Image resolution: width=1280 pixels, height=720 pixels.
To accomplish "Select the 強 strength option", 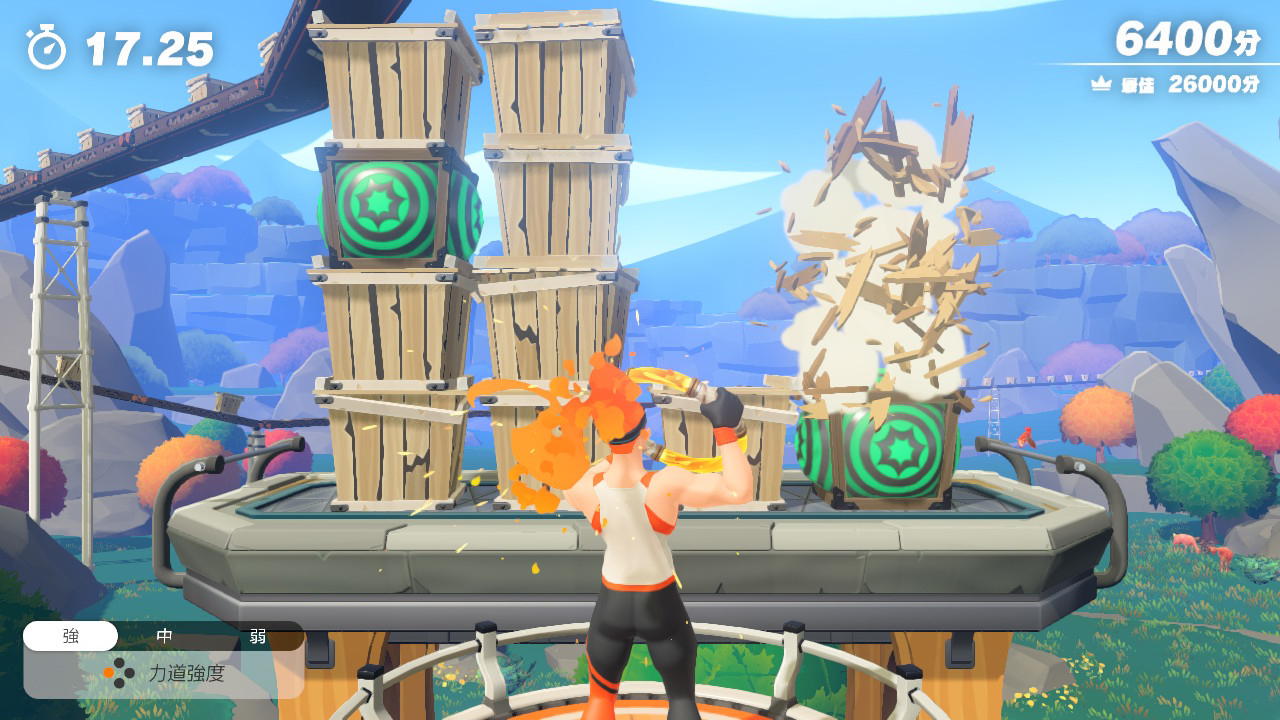I will pos(70,636).
